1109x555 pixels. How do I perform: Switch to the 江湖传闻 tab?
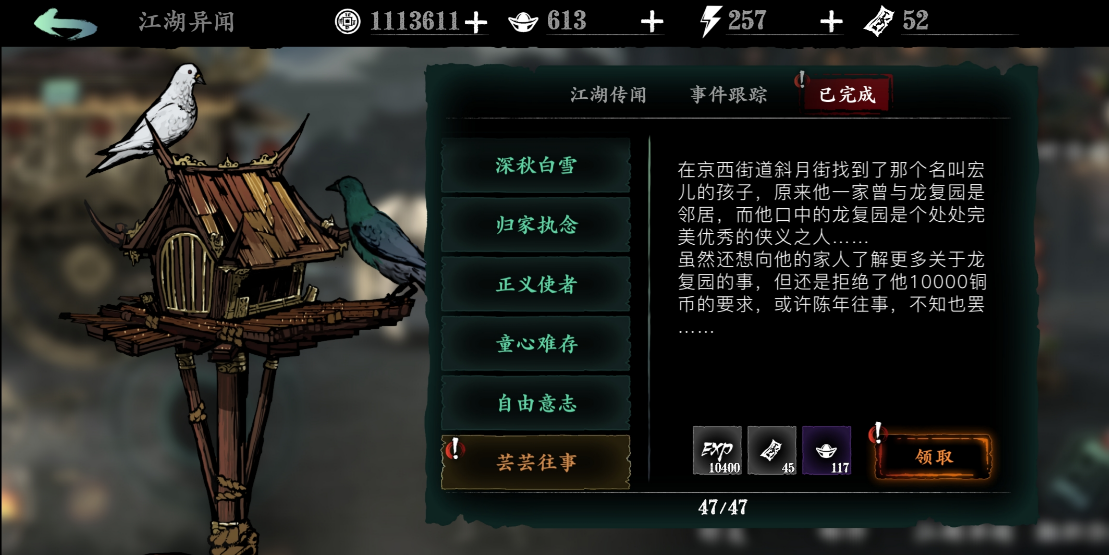click(x=608, y=95)
